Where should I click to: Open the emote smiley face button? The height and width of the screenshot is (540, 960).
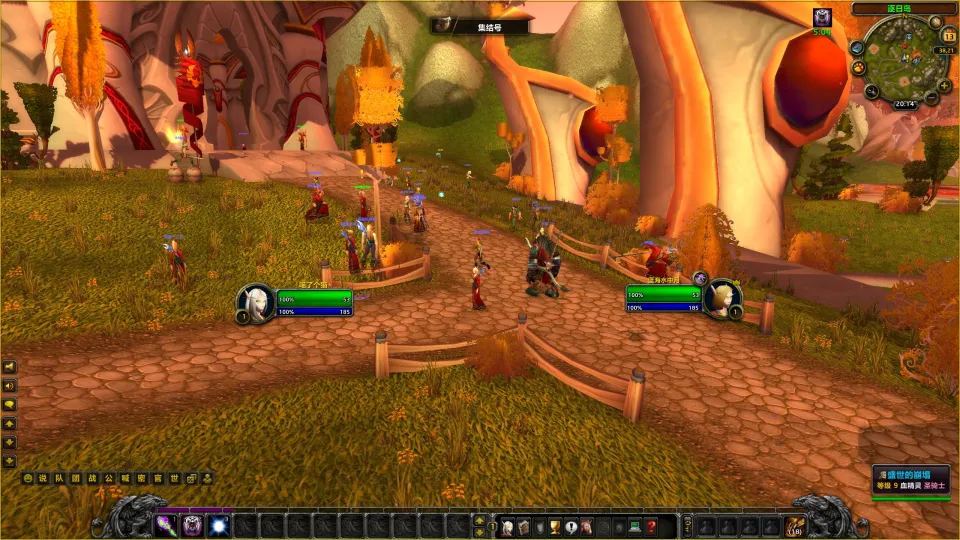coord(27,479)
